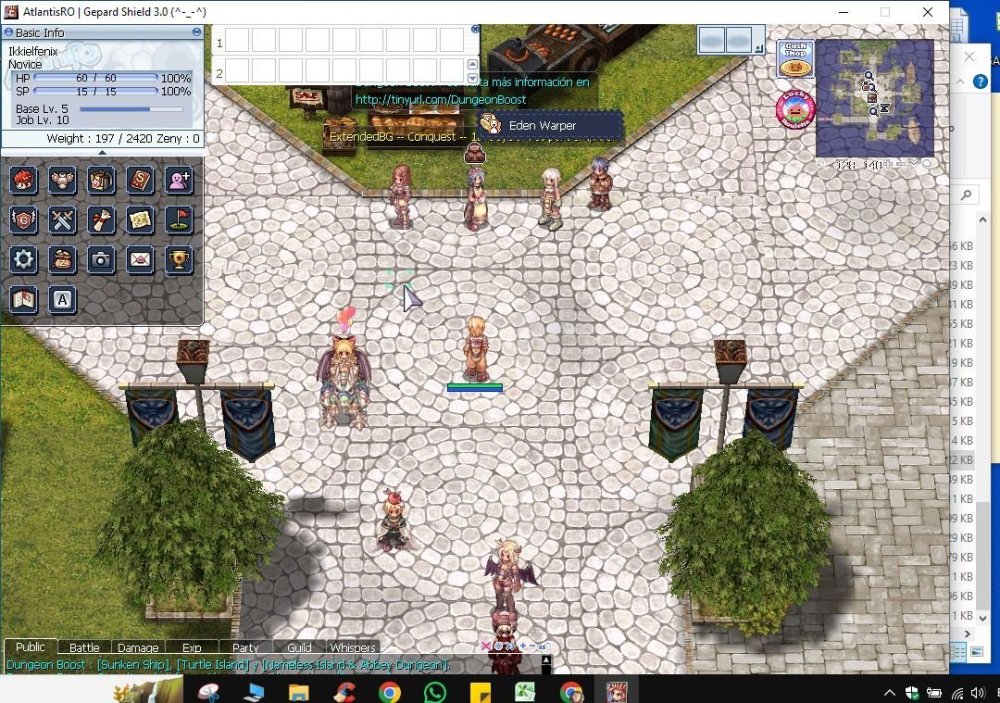Open the world map parchment icon
This screenshot has width=1000, height=703.
pyautogui.click(x=140, y=220)
